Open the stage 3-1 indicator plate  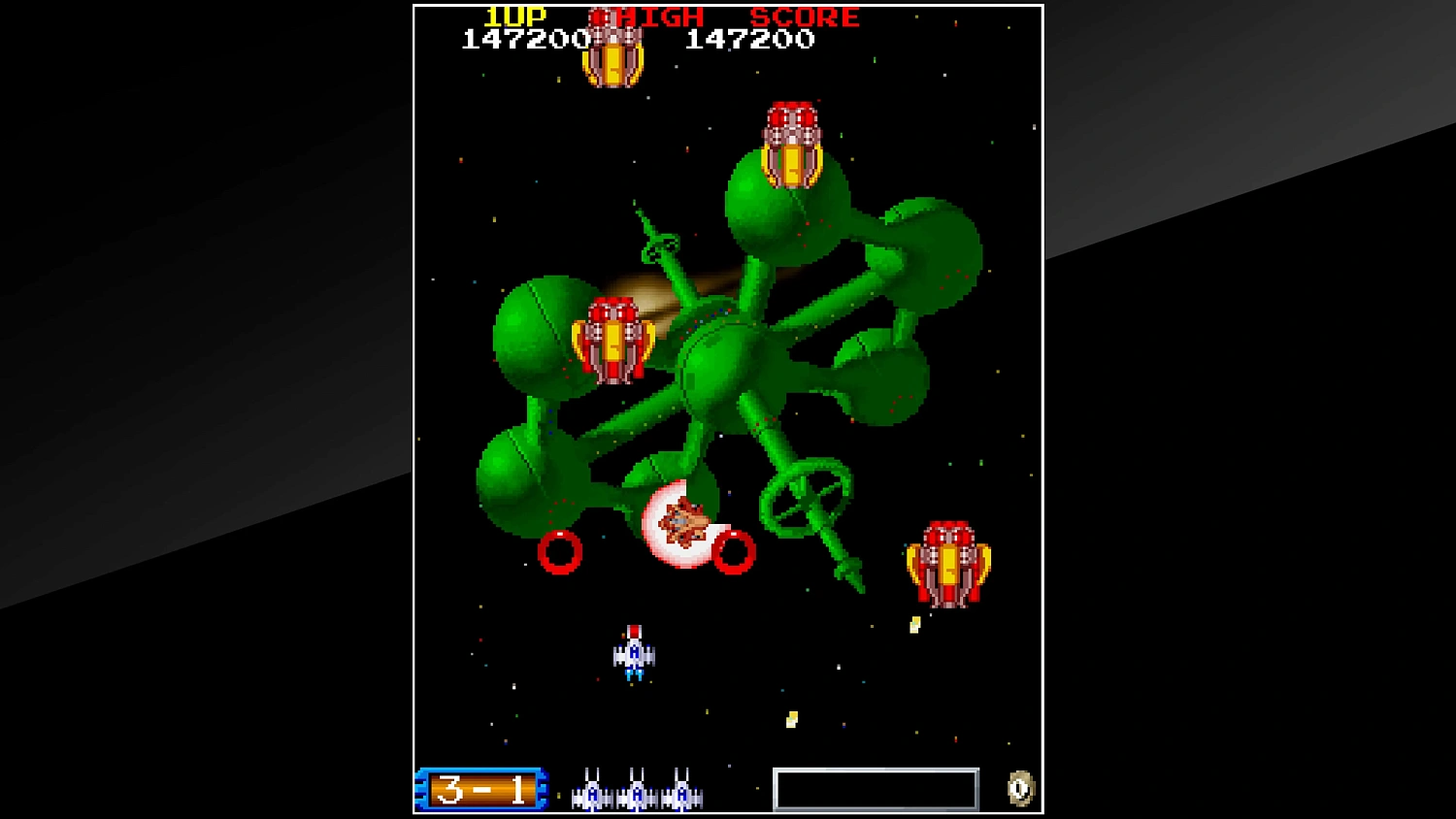coord(482,789)
